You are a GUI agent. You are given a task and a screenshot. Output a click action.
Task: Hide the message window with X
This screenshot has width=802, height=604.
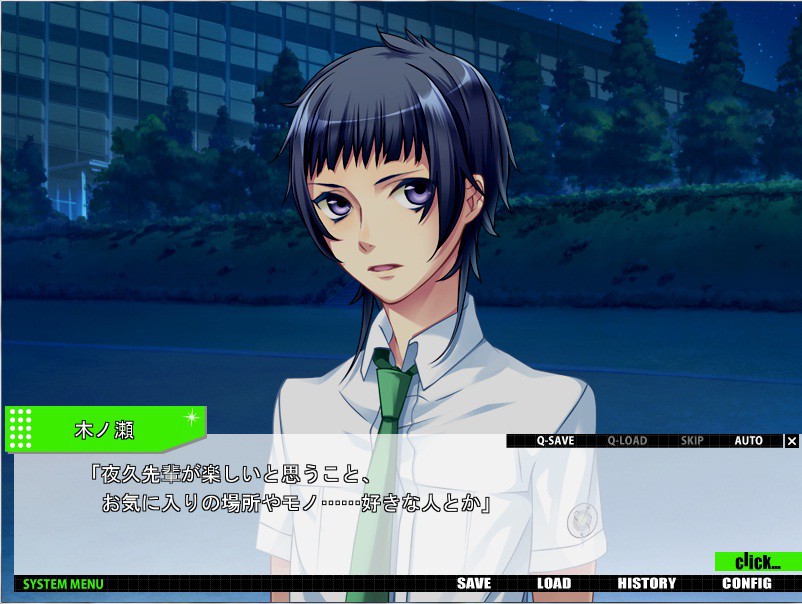pos(791,441)
